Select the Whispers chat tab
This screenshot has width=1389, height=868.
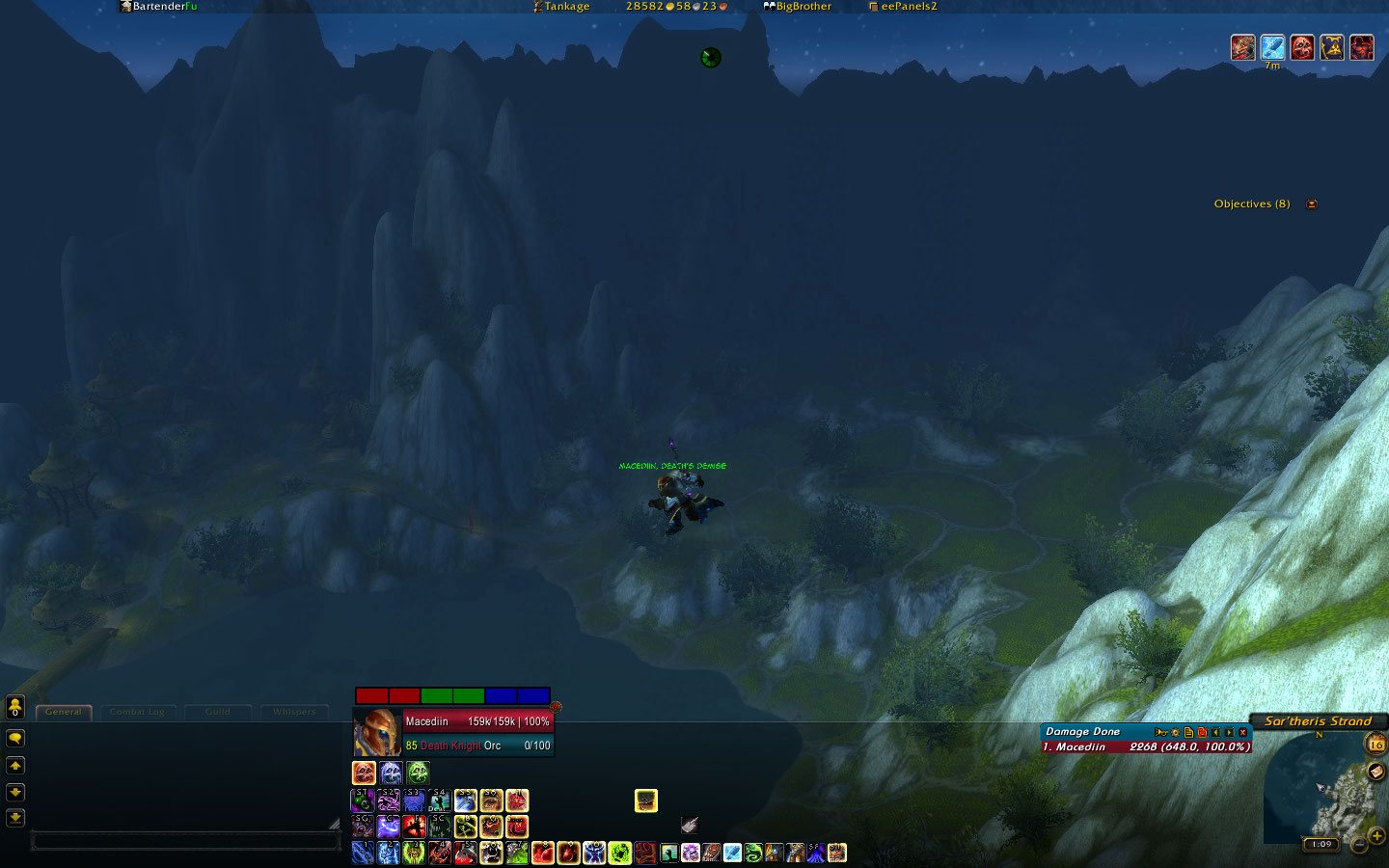point(294,712)
